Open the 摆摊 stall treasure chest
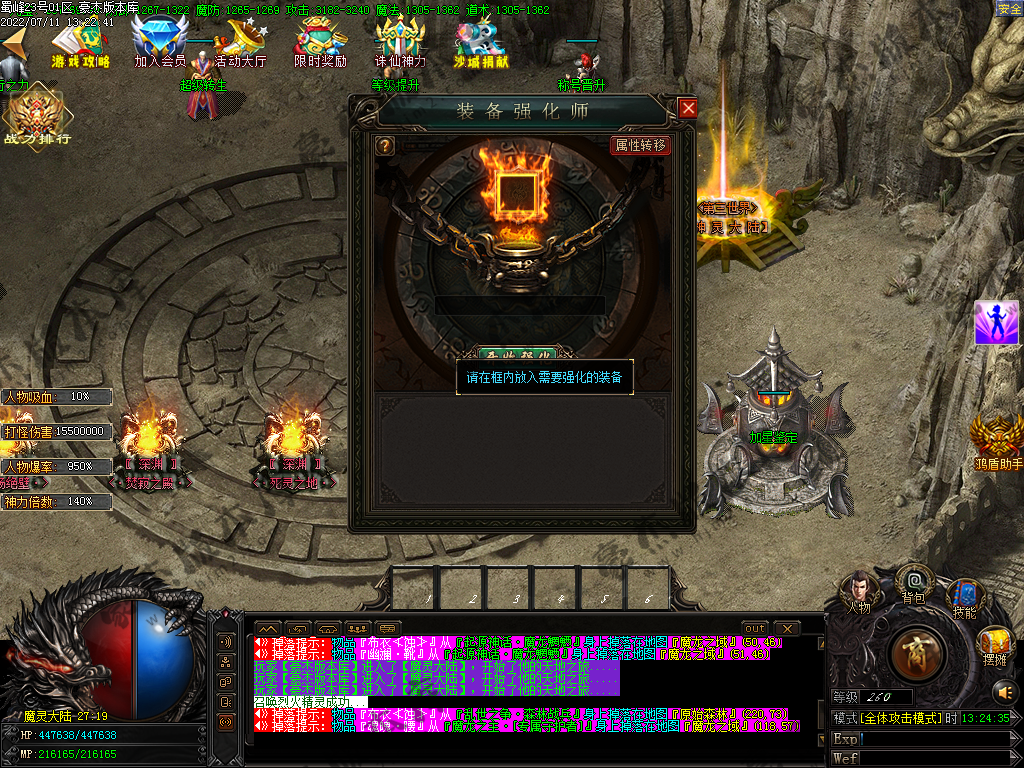The width and height of the screenshot is (1024, 768). click(994, 644)
